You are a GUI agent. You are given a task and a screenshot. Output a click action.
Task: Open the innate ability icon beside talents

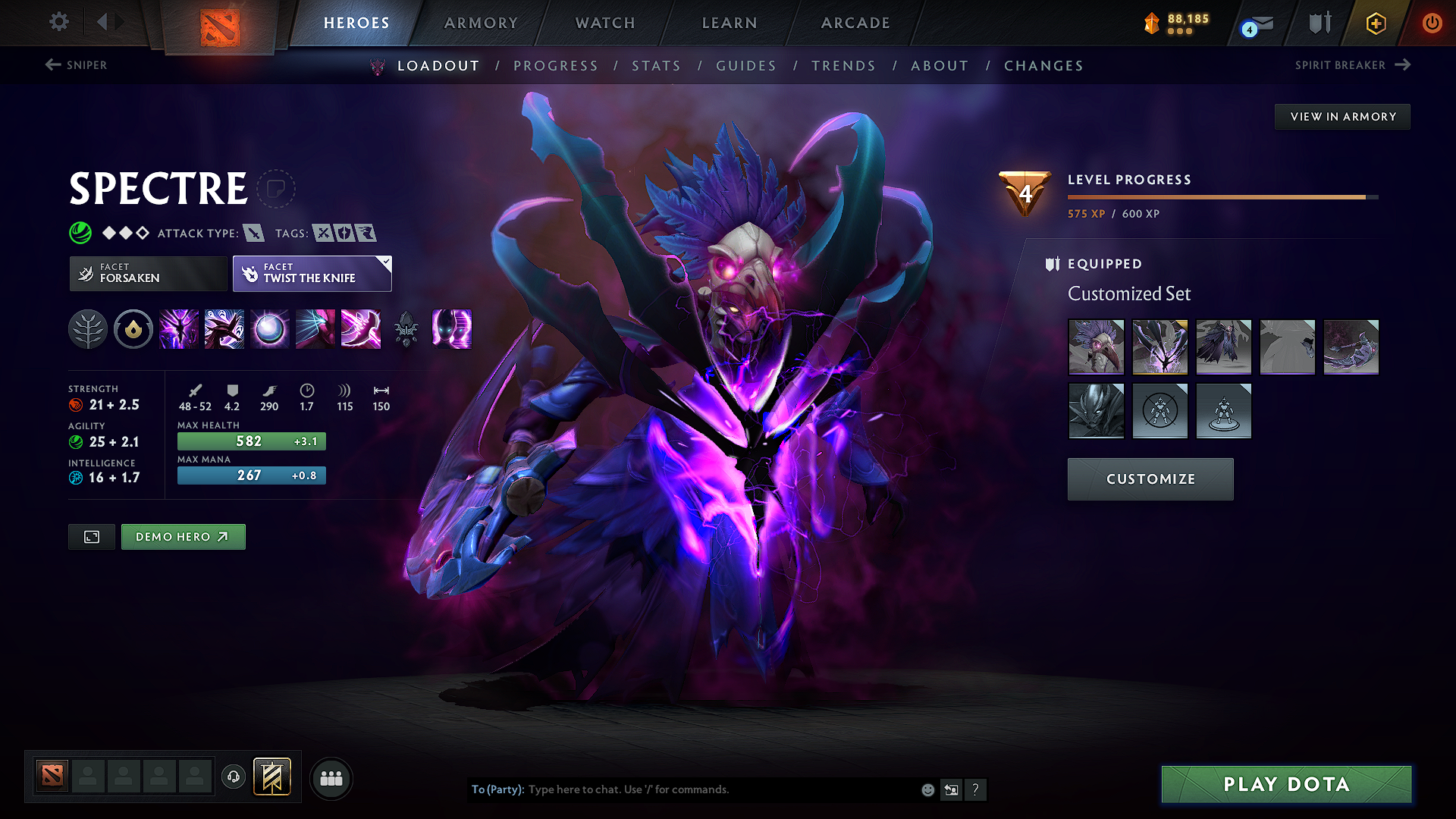coord(133,329)
